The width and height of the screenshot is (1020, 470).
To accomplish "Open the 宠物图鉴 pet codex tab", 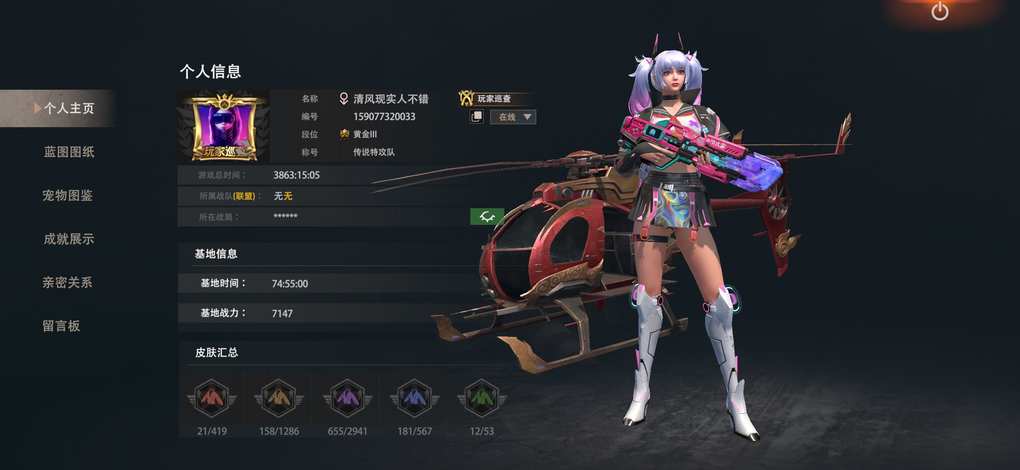I will pyautogui.click(x=68, y=195).
